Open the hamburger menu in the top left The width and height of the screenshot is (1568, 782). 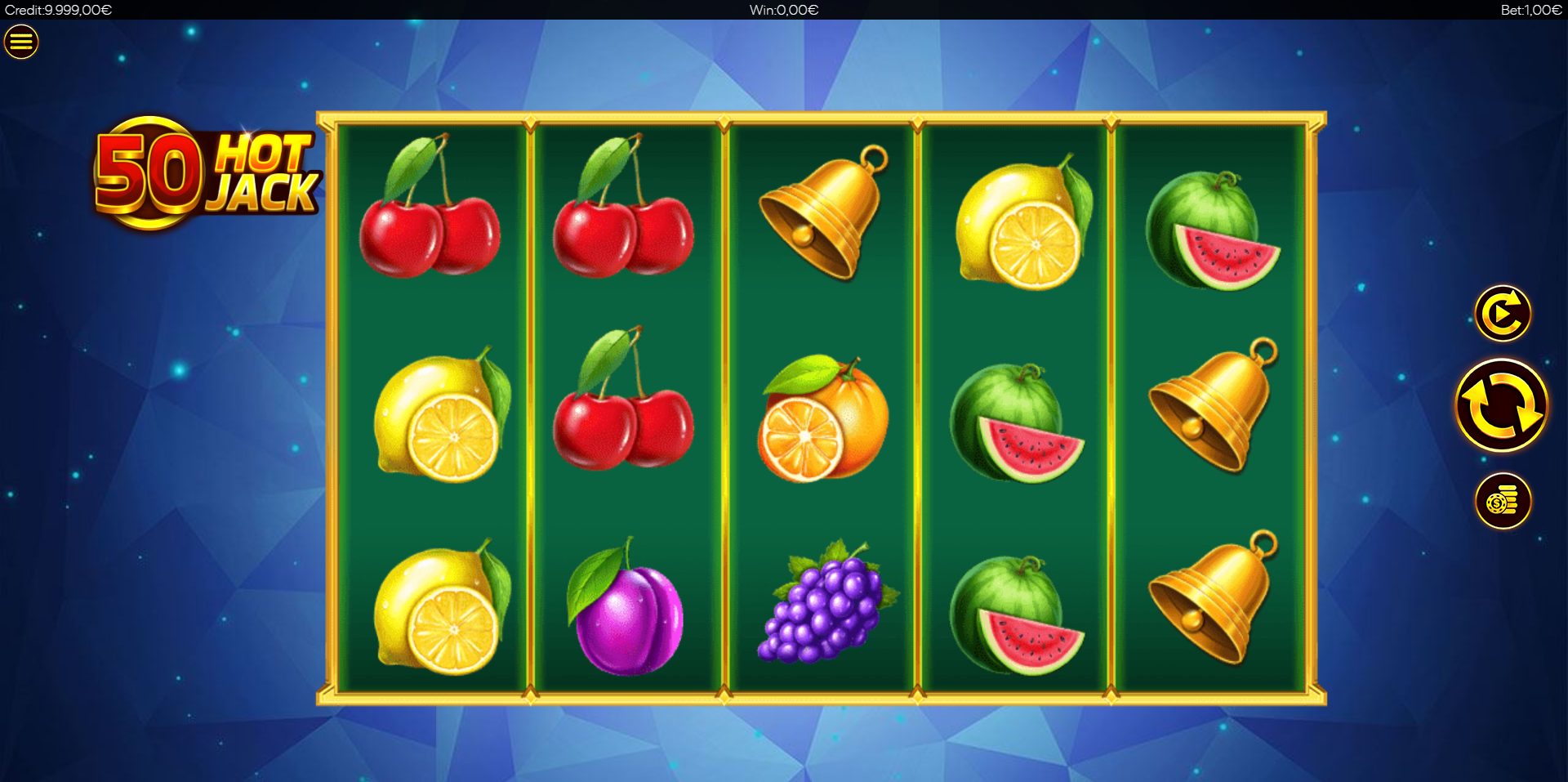point(21,42)
